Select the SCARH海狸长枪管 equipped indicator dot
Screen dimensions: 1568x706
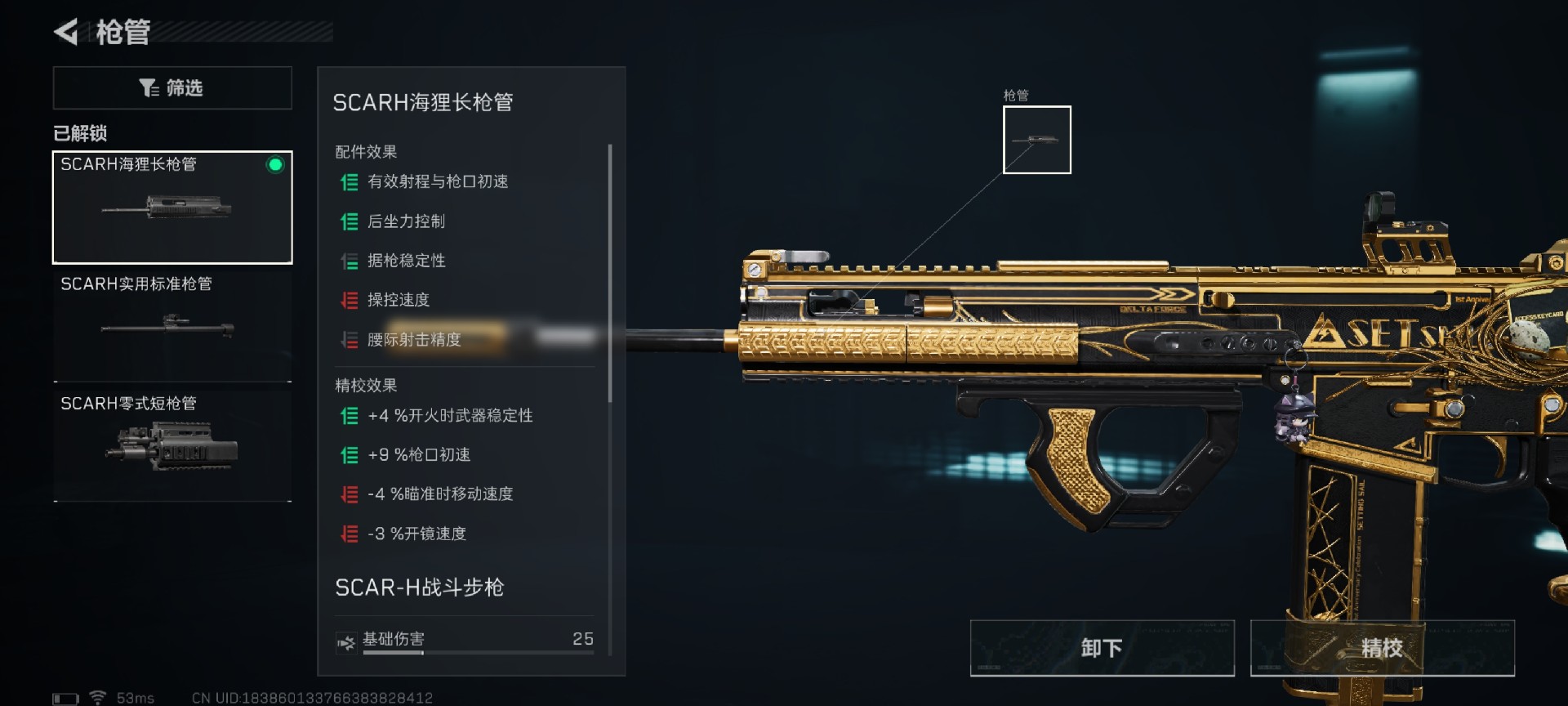point(274,166)
